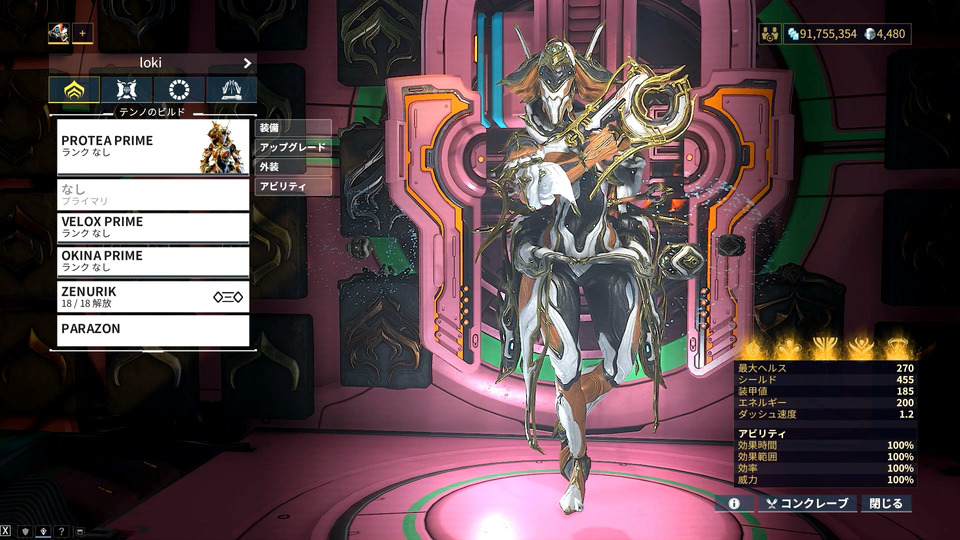Image resolution: width=960 pixels, height=540 pixels.
Task: Switch to the fourth loadout category tab
Action: pyautogui.click(x=231, y=91)
